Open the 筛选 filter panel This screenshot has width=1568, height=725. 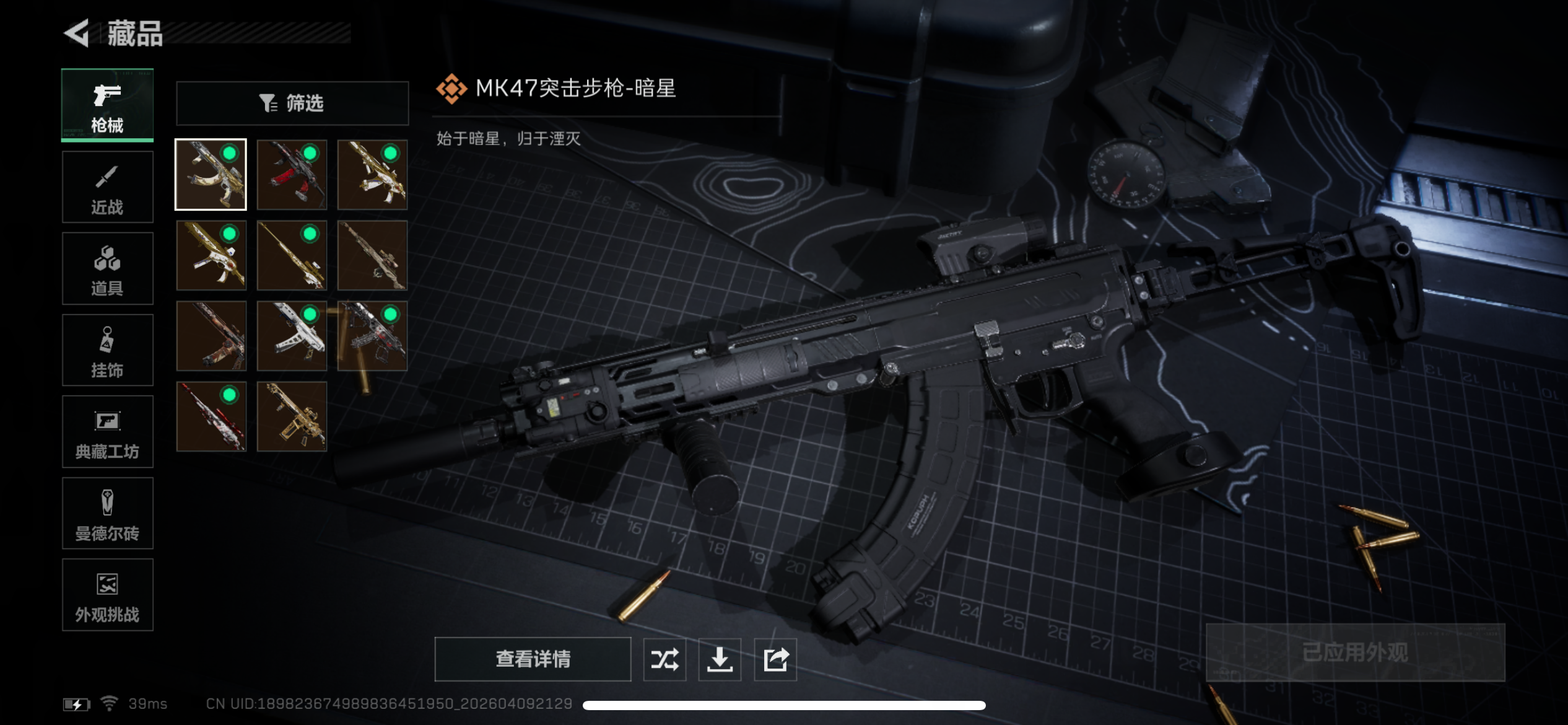tap(292, 103)
